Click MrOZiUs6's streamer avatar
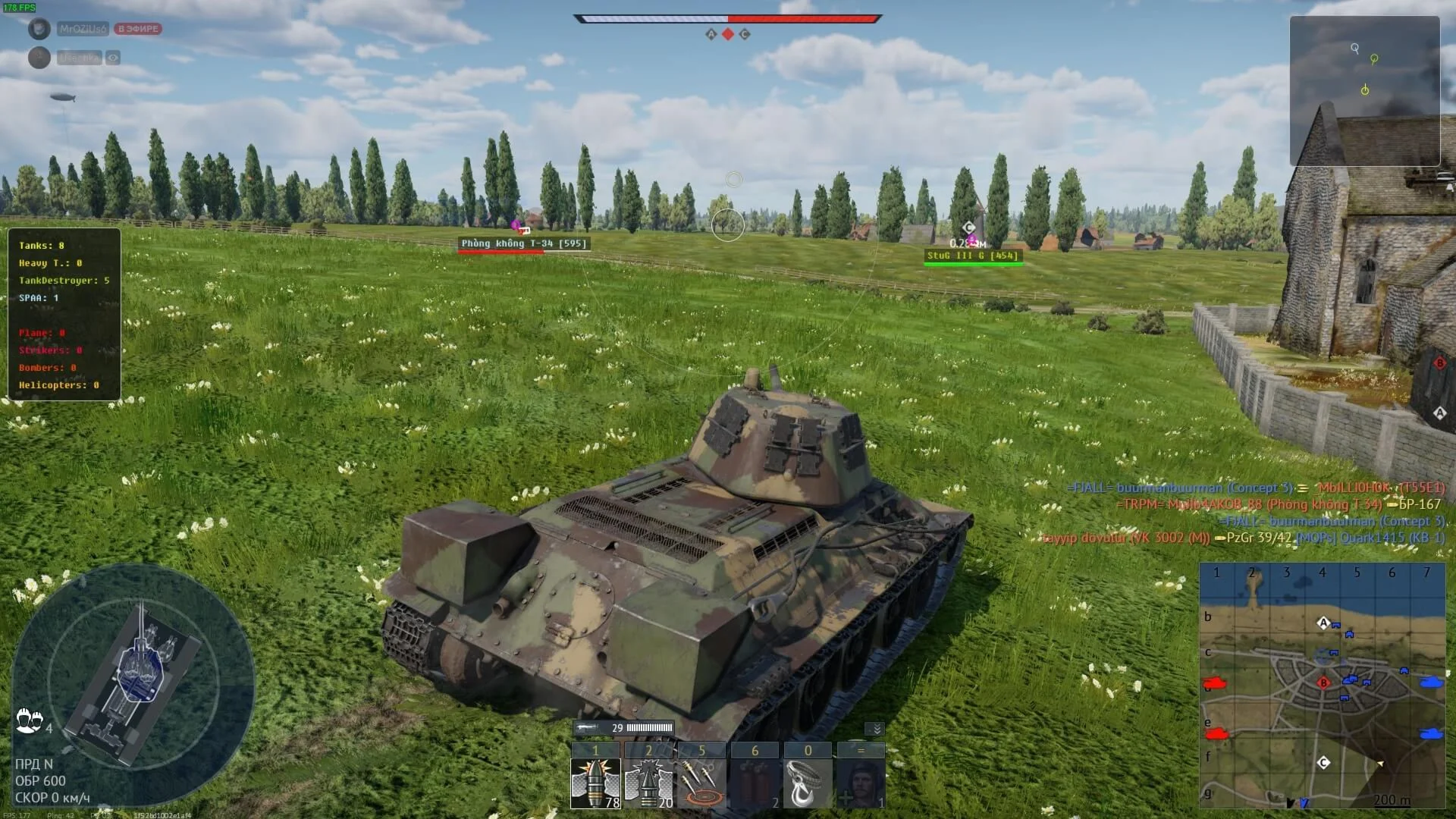The image size is (1456, 819). point(38,27)
